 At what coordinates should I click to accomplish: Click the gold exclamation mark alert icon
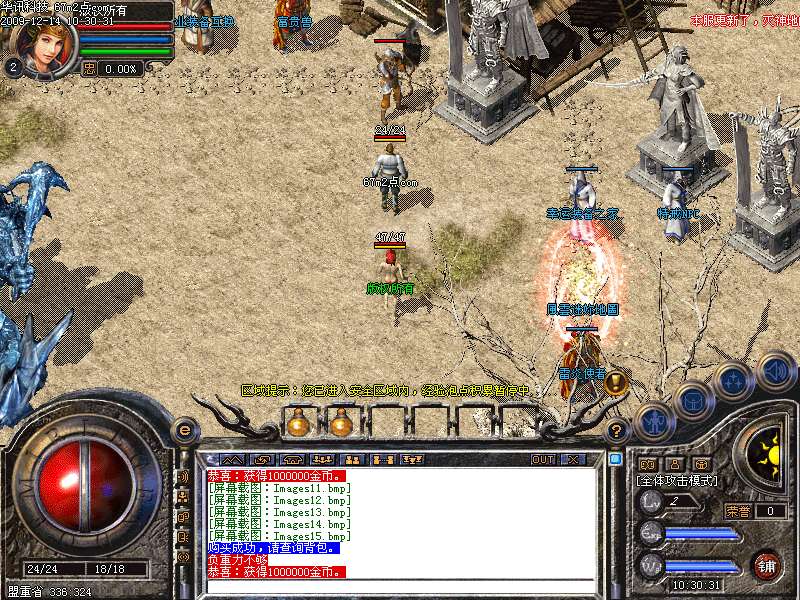616,381
